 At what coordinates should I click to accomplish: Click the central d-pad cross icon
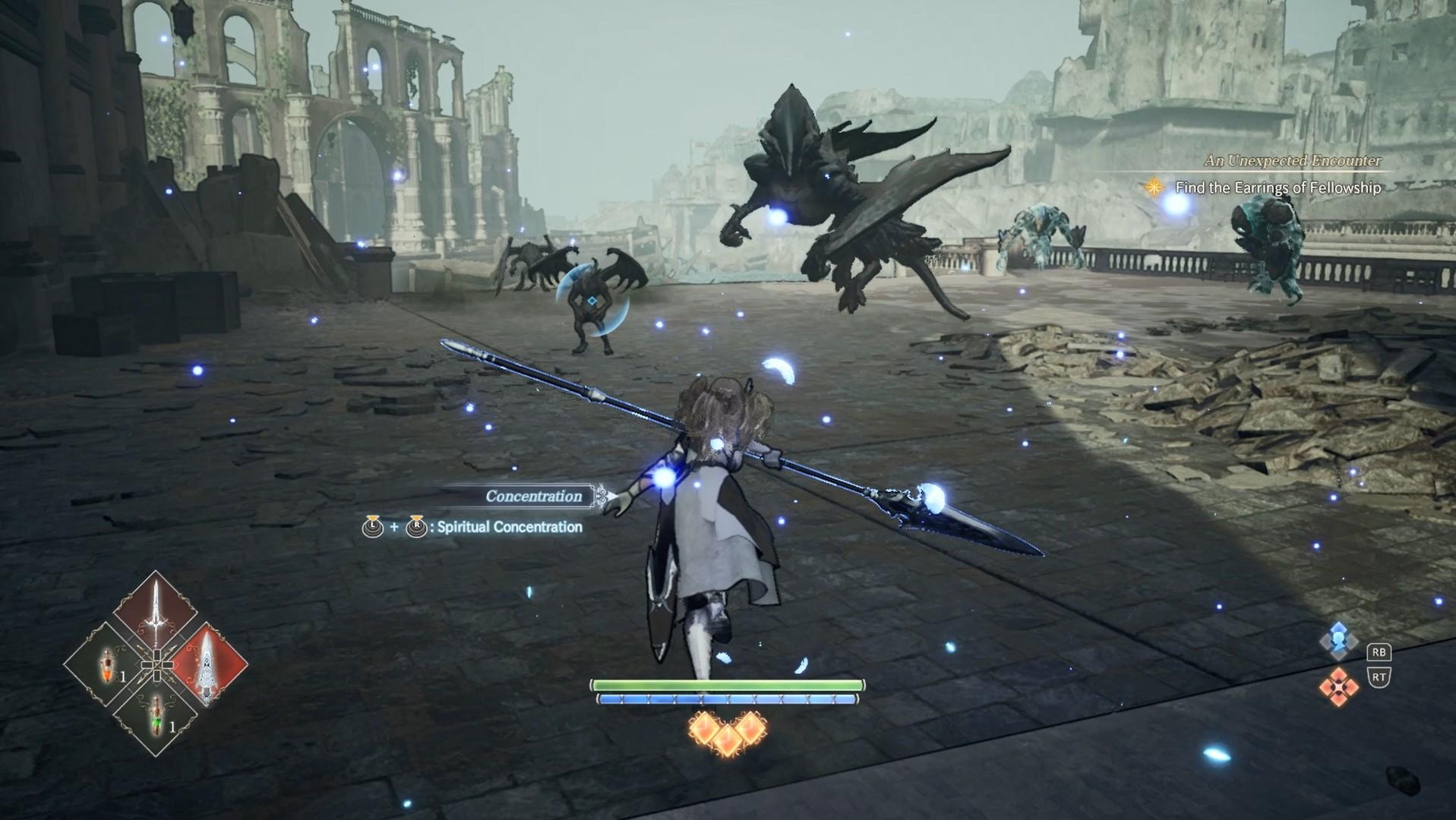pyautogui.click(x=156, y=665)
